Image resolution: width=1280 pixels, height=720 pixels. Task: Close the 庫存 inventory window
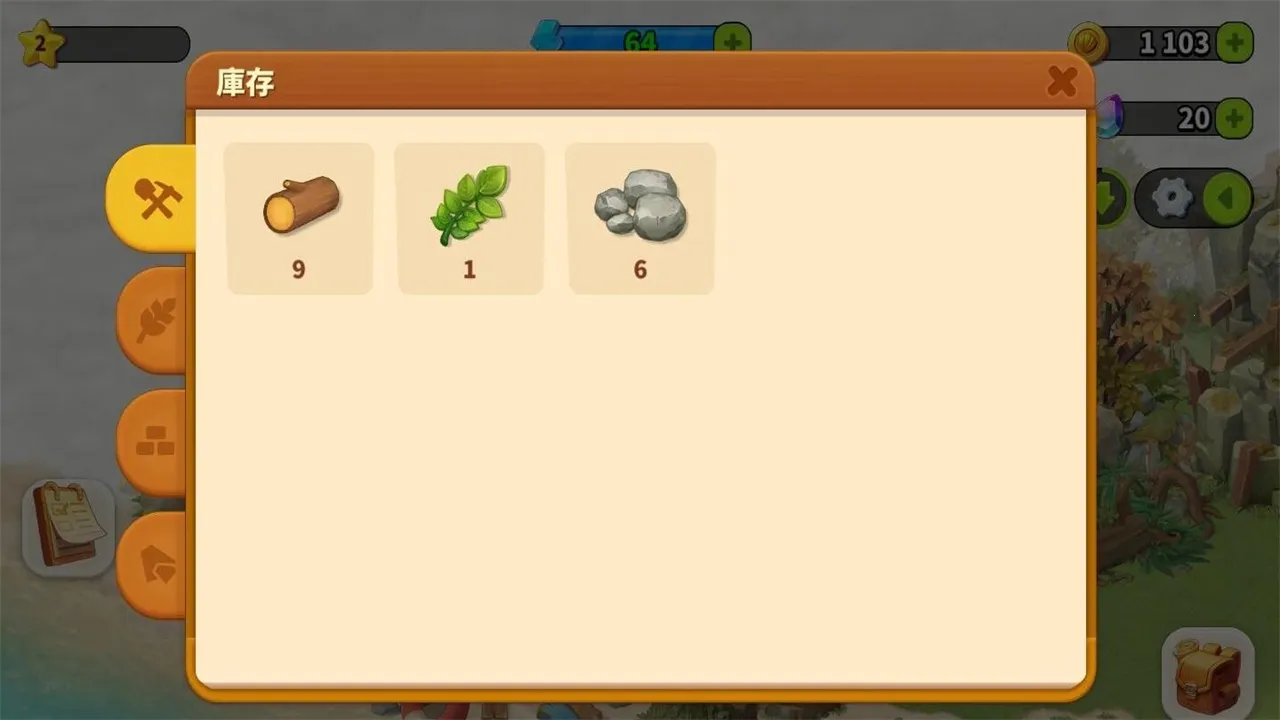click(x=1063, y=82)
